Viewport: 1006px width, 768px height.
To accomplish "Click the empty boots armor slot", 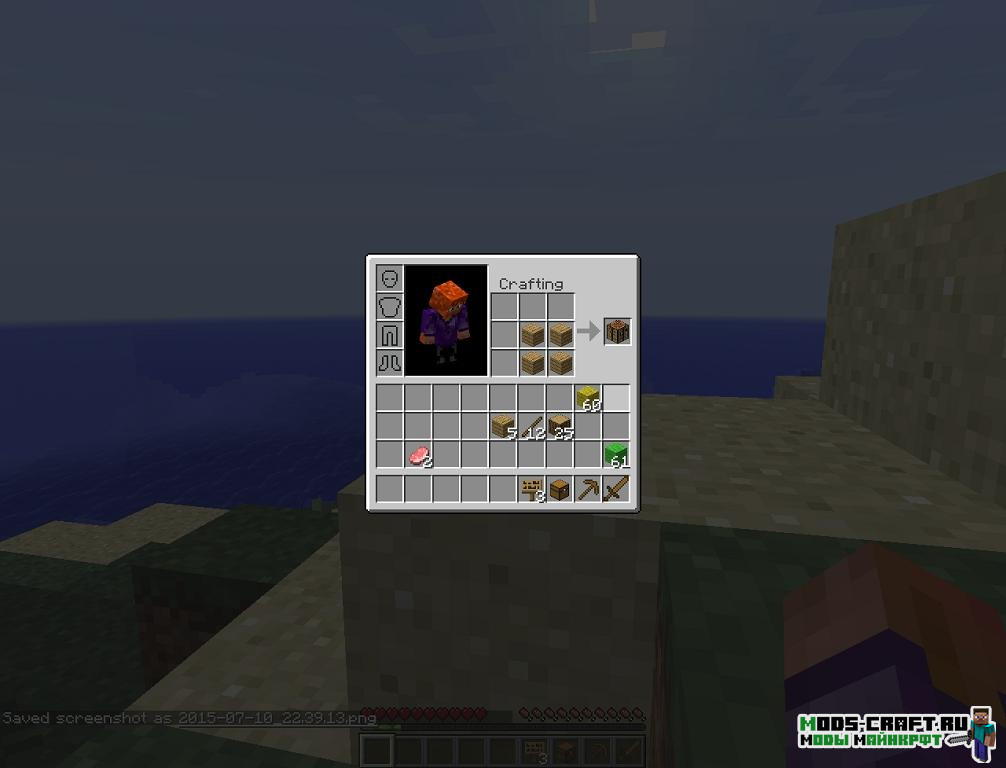I will click(x=390, y=362).
